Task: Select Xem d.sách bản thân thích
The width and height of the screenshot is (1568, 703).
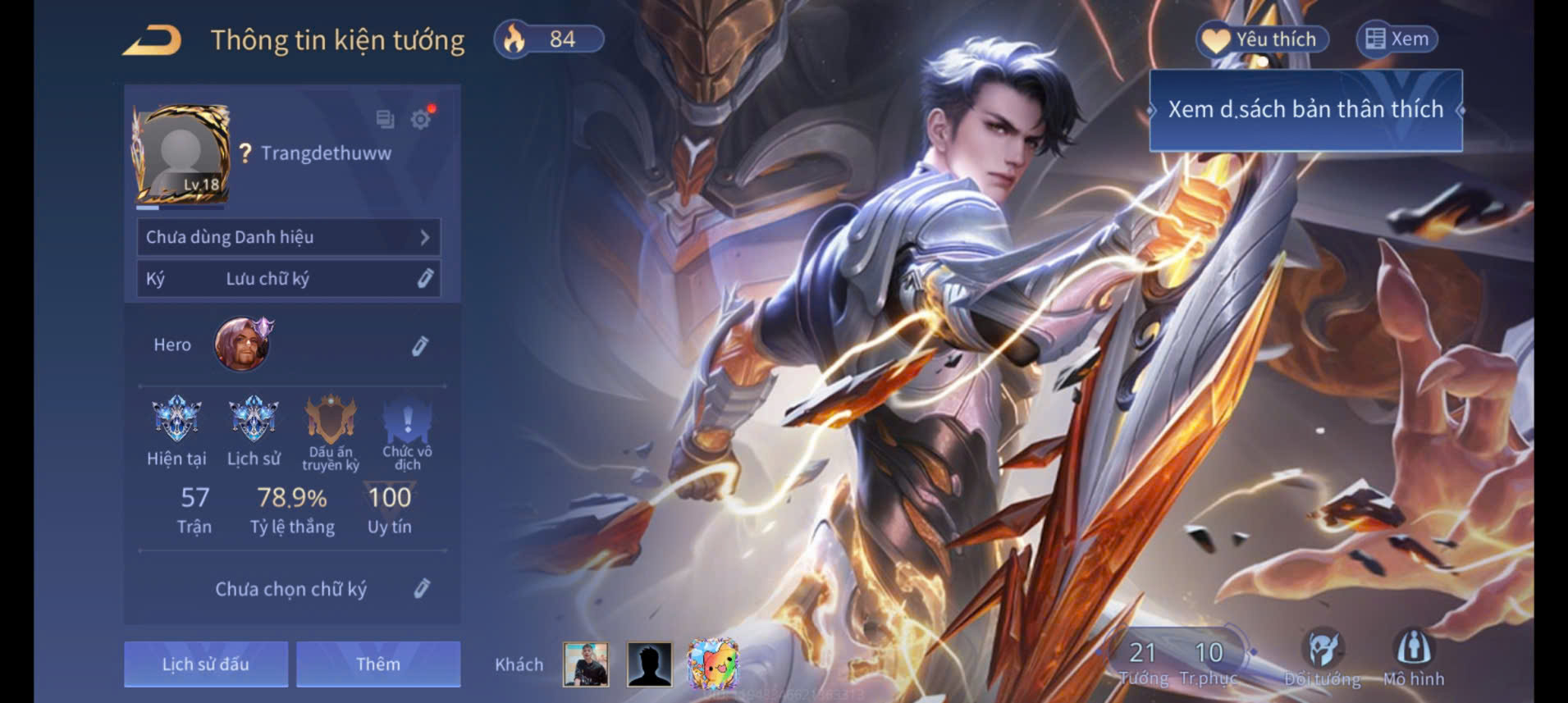Action: [1305, 110]
